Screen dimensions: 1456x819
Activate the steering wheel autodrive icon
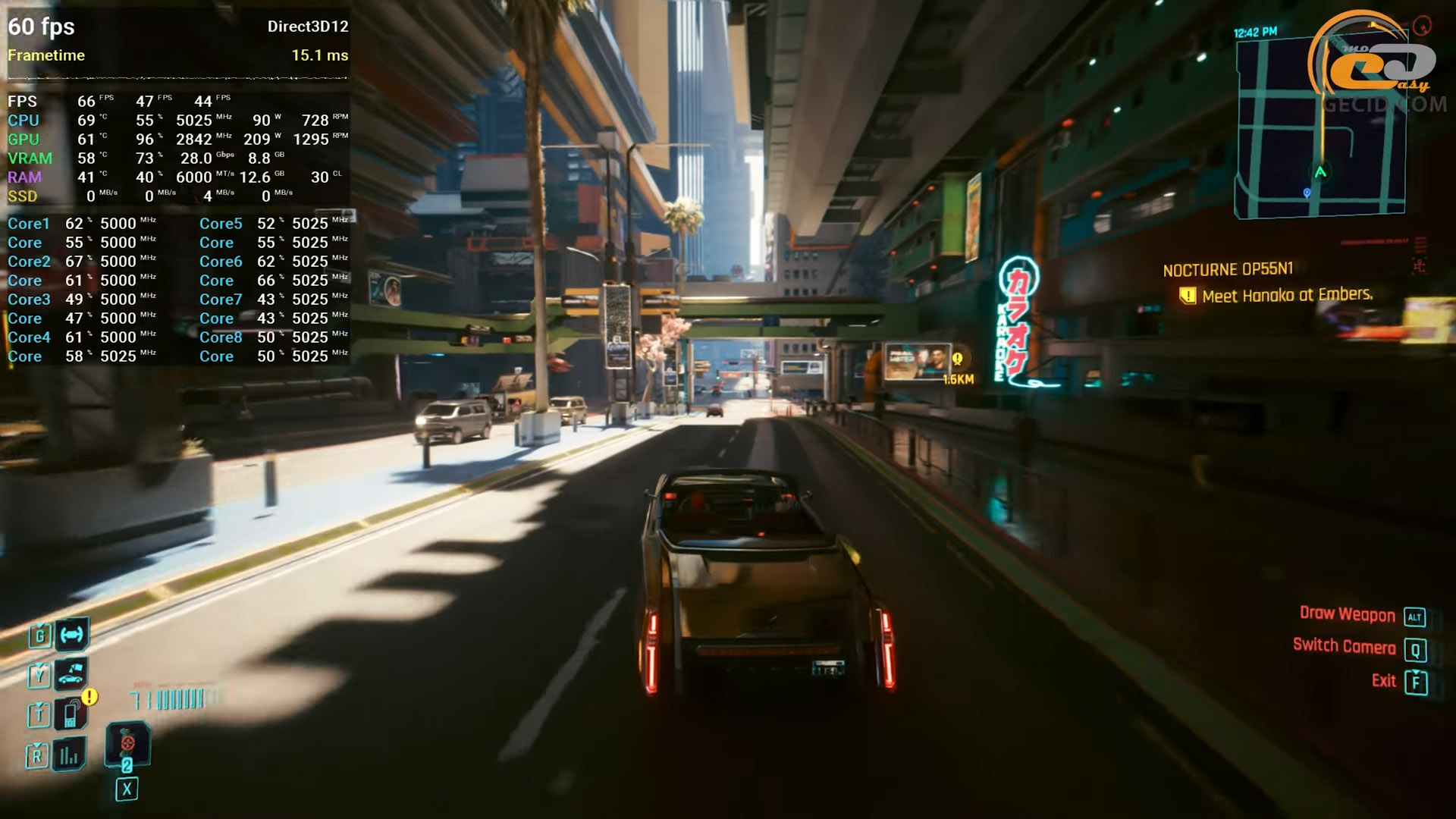point(72,635)
